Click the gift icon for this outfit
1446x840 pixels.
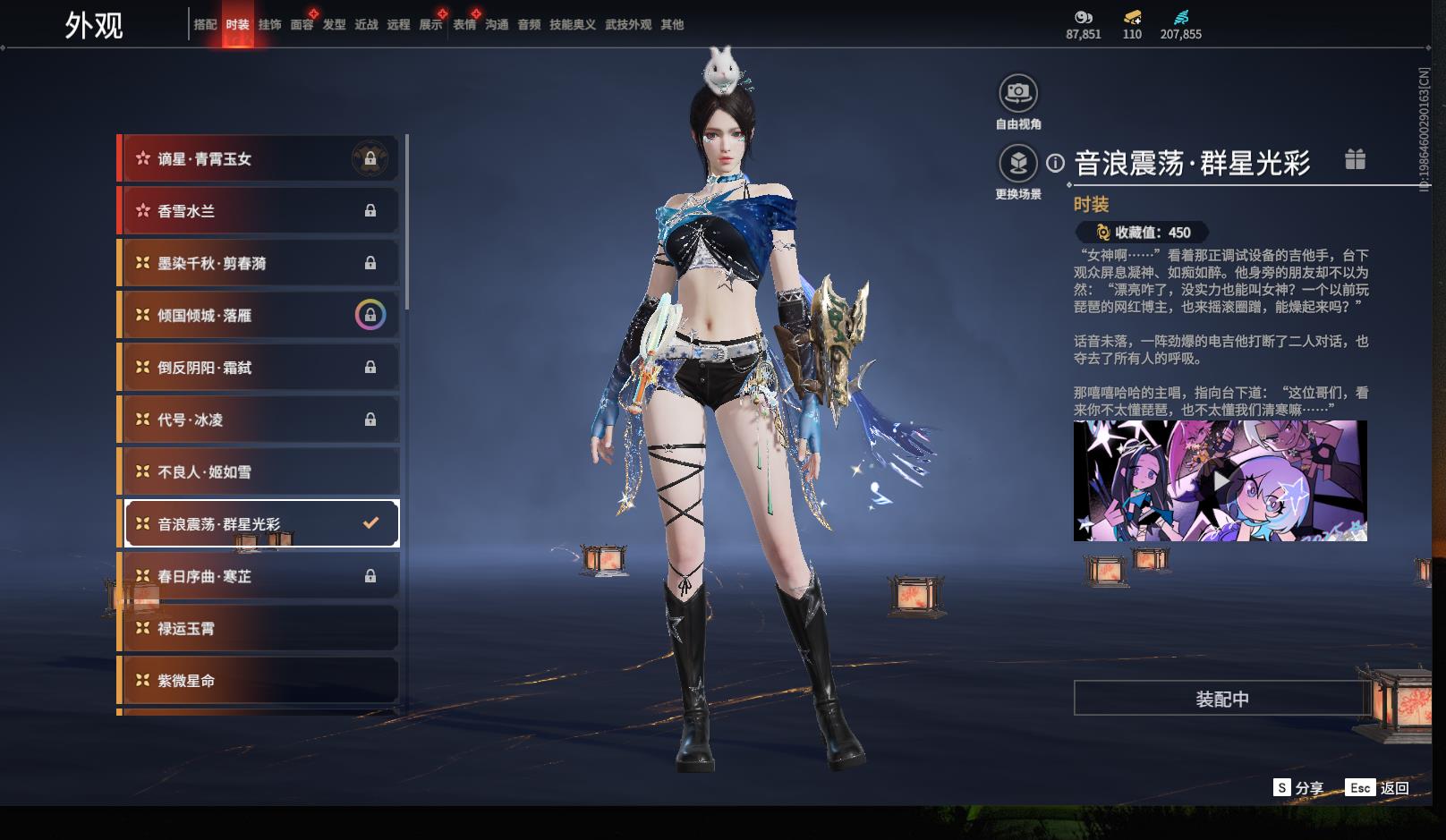pyautogui.click(x=1355, y=160)
